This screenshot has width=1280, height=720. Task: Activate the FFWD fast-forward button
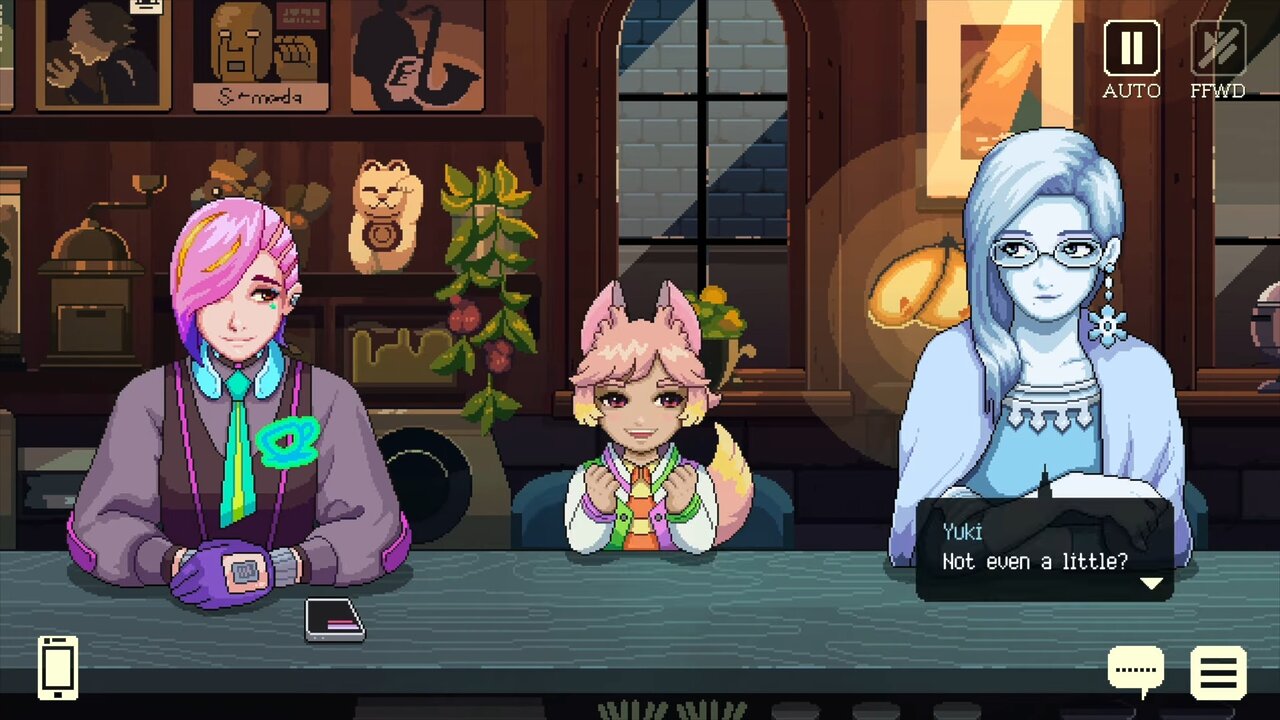pos(1218,48)
